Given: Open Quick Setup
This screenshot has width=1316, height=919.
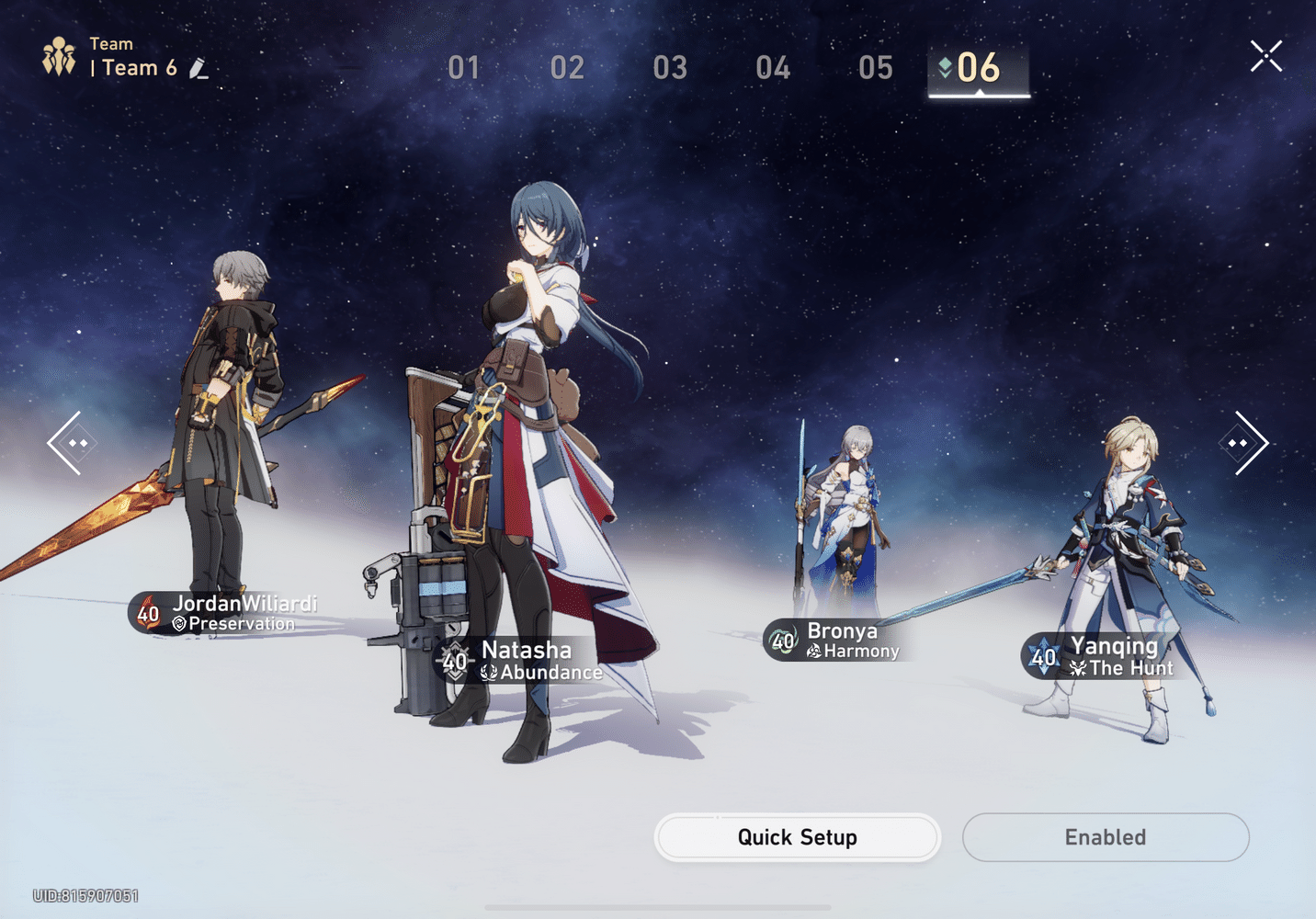Looking at the screenshot, I should [797, 837].
